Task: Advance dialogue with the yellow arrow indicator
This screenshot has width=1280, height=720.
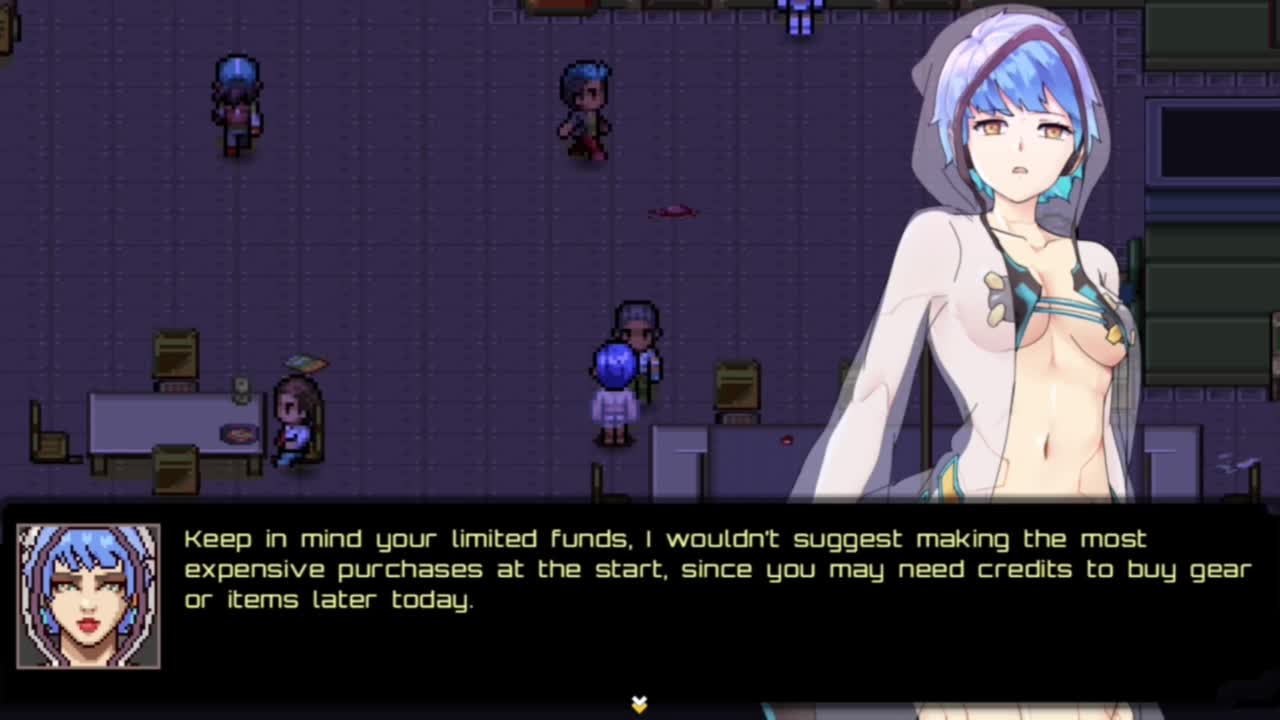Action: (x=639, y=704)
